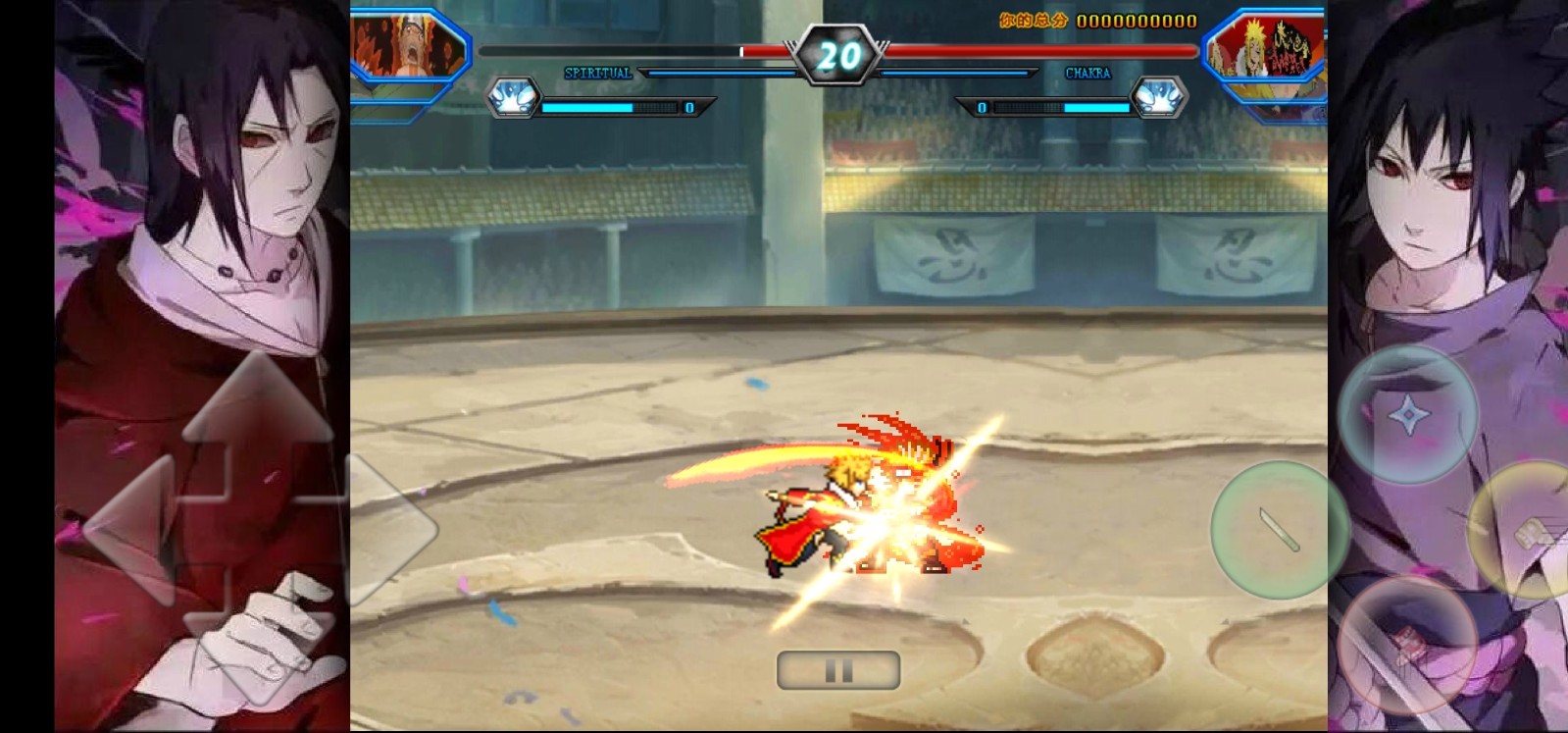1568x733 pixels.
Task: Activate the yellow summoning scroll skill
Action: click(x=1522, y=529)
